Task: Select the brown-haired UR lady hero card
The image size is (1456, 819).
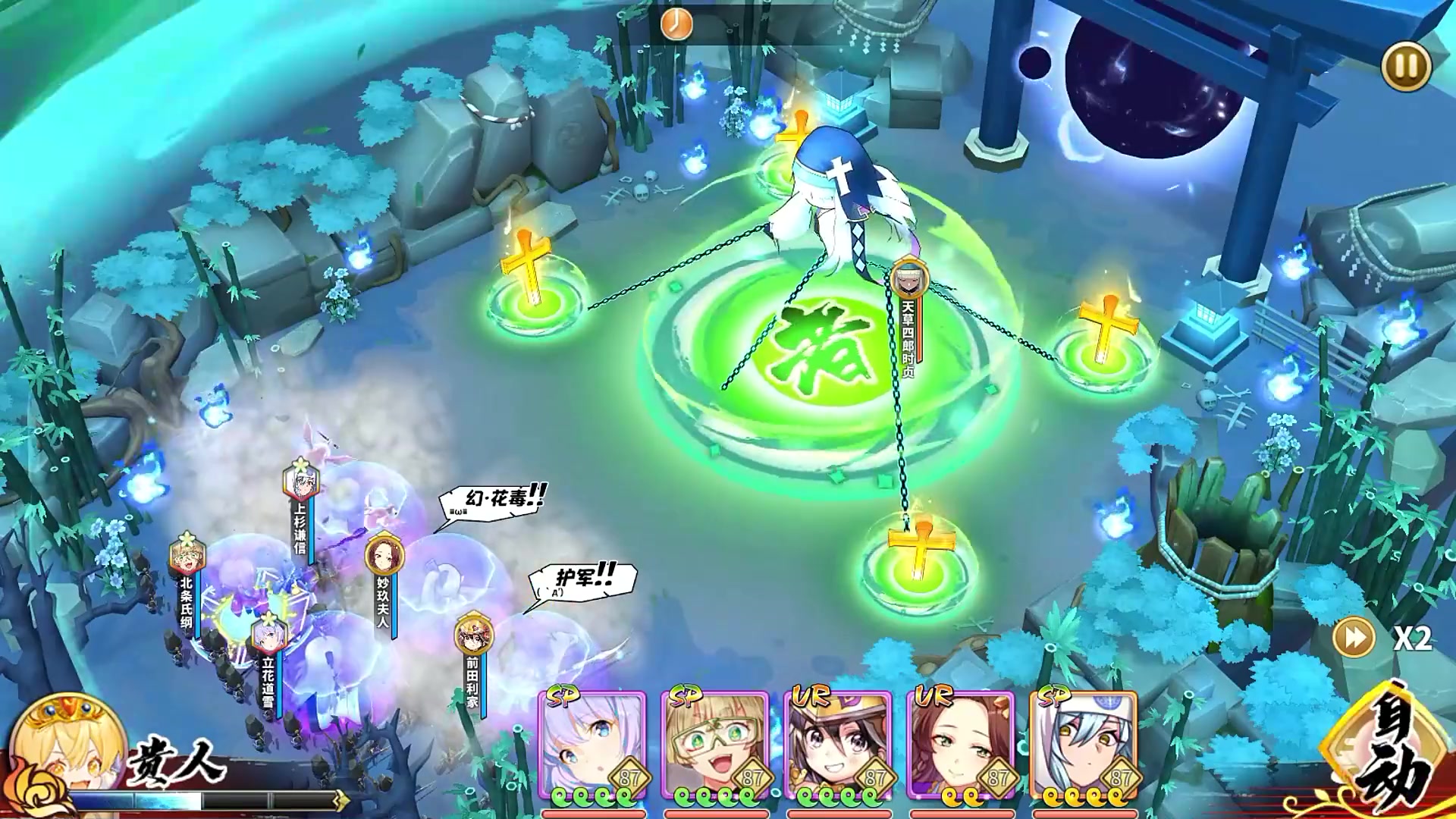Action: coord(961,747)
